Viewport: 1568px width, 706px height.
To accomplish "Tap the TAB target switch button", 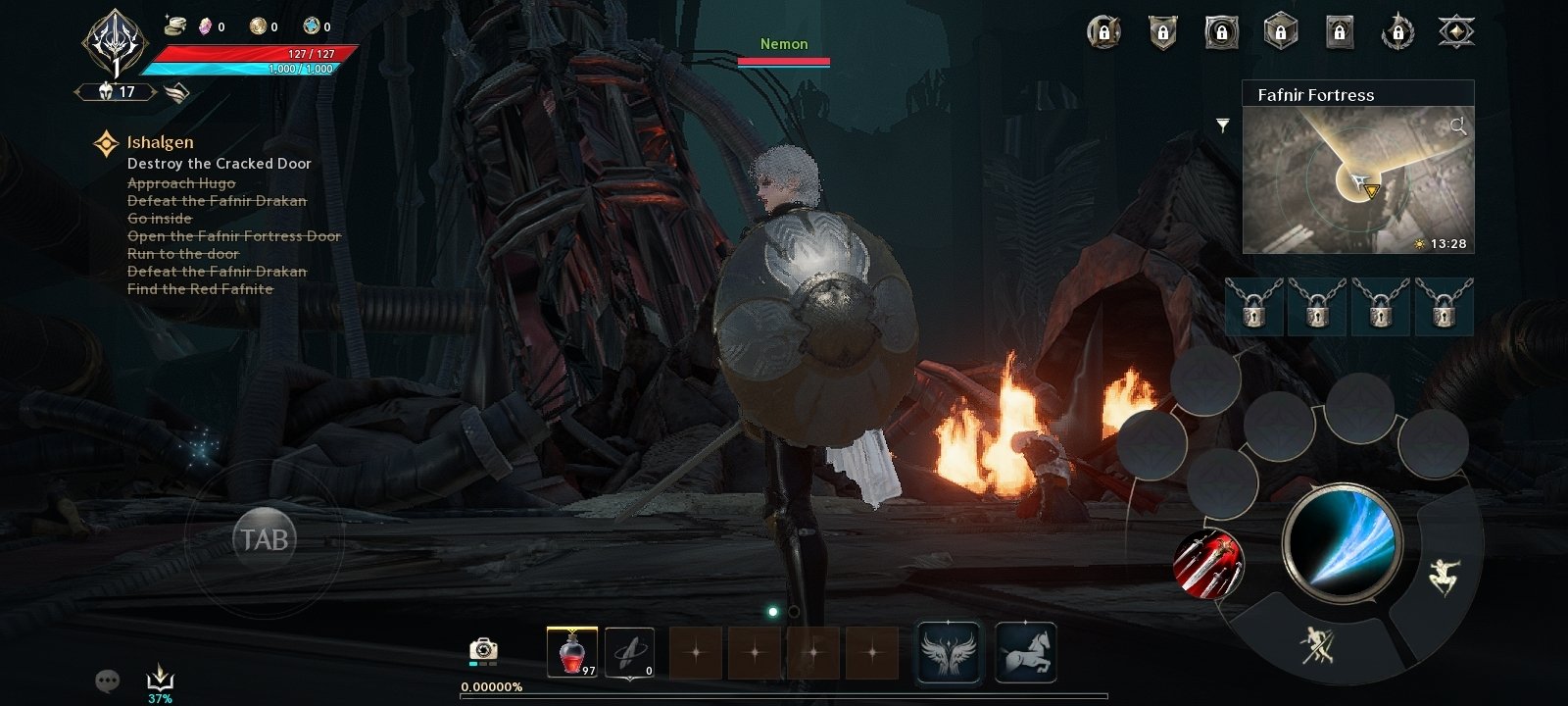I will pos(265,538).
